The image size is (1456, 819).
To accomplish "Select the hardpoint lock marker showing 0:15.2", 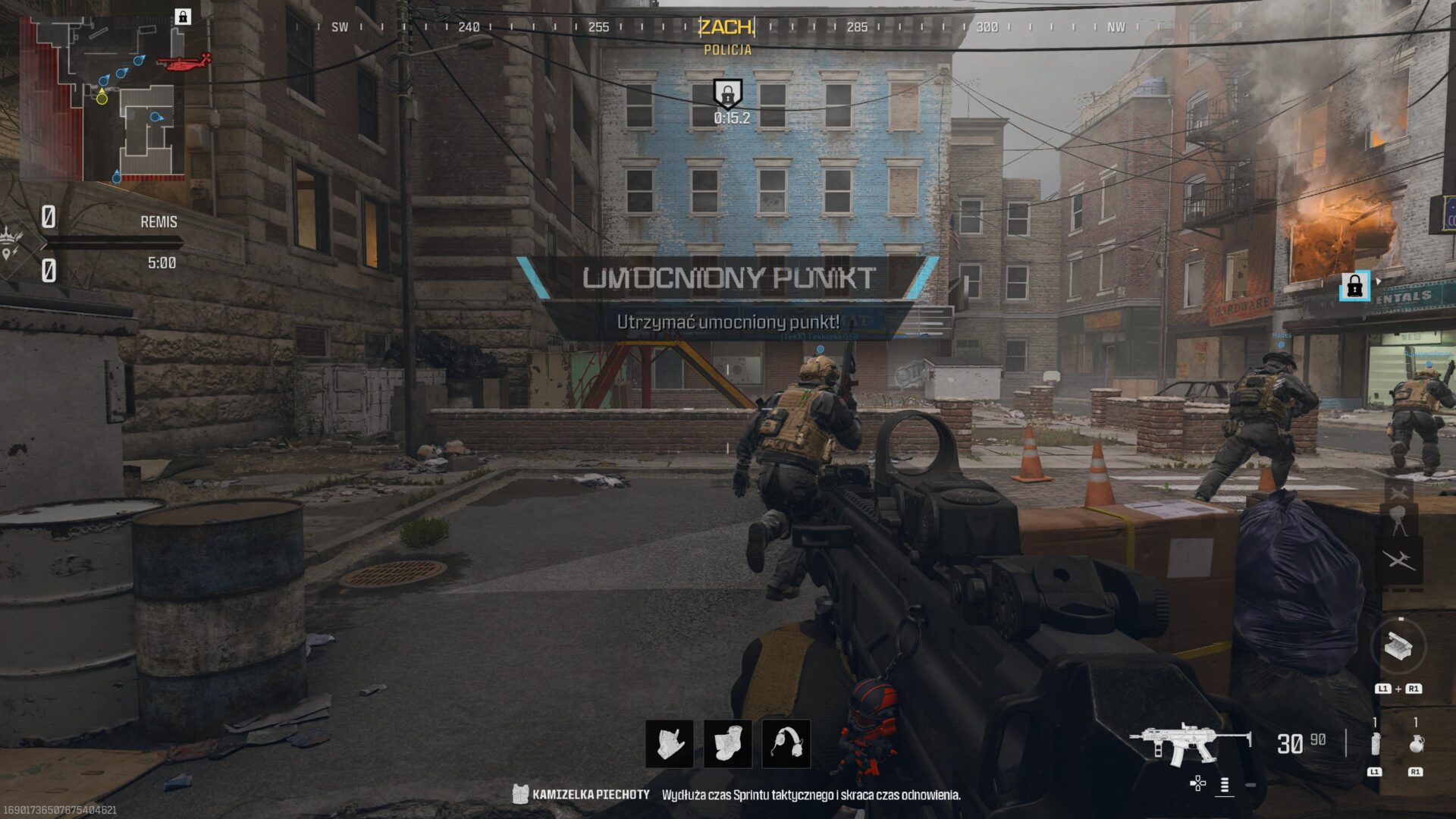I will coord(727,94).
